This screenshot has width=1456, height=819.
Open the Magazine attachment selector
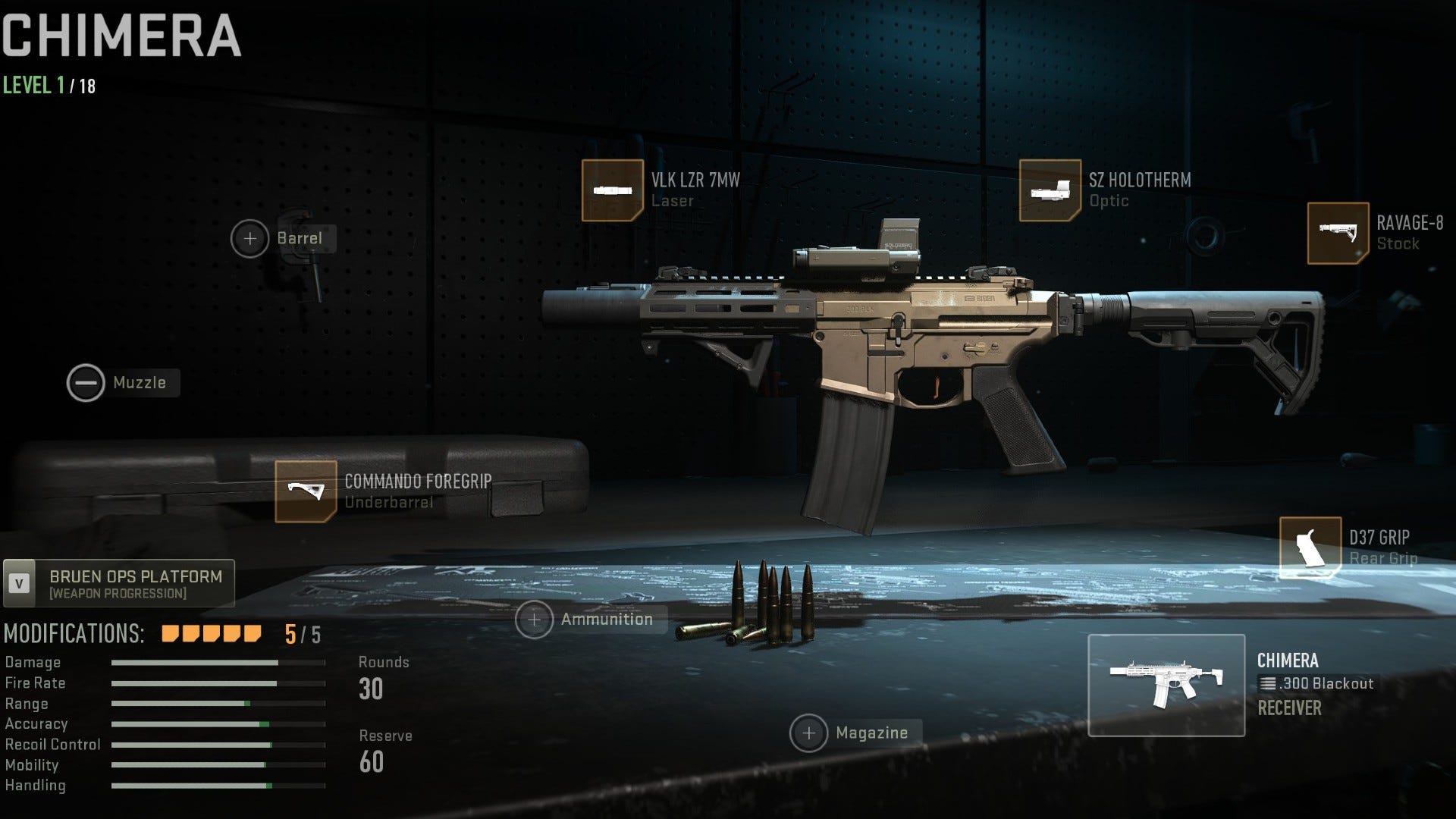(811, 733)
